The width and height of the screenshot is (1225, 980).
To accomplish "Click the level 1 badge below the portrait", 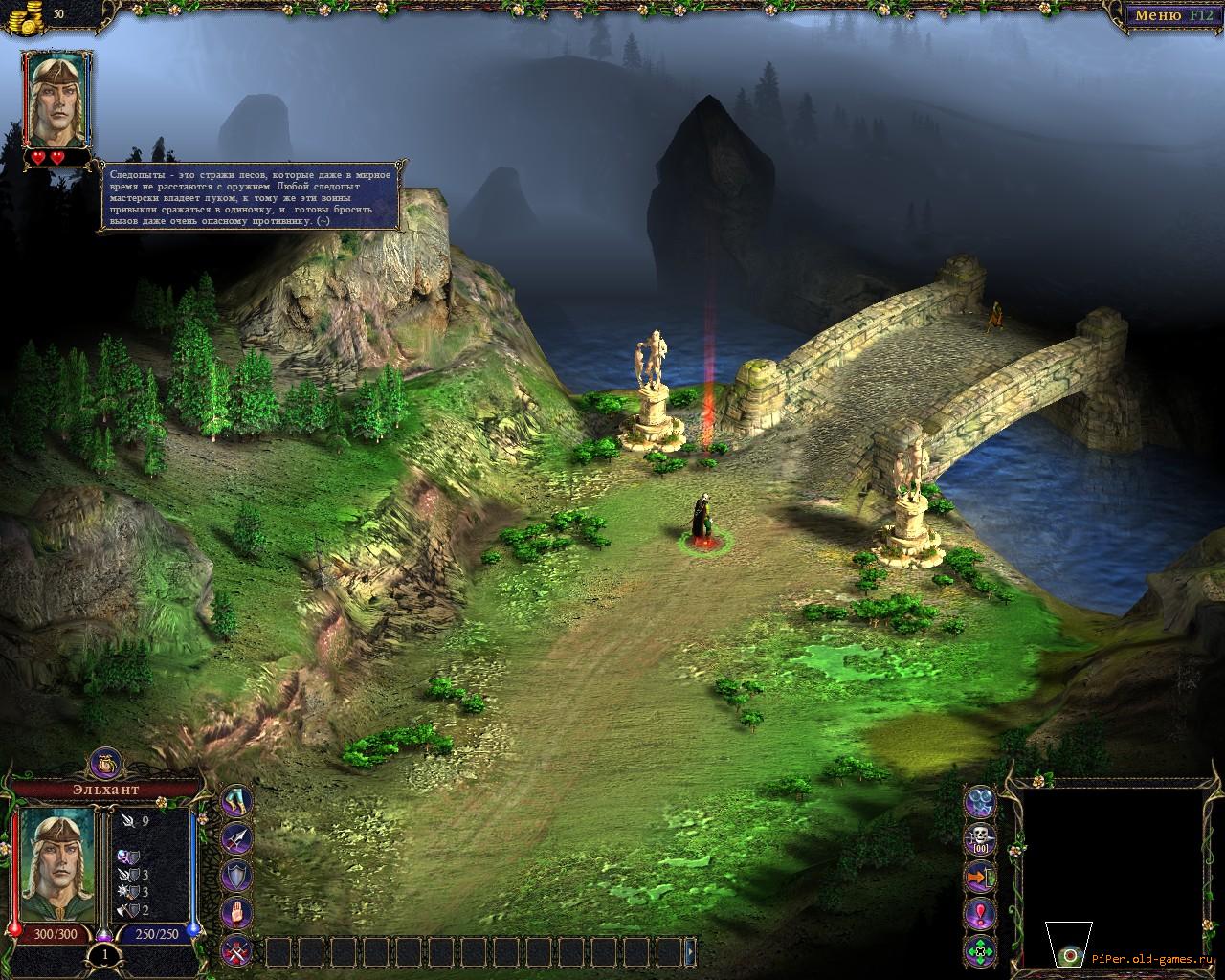I will click(104, 954).
